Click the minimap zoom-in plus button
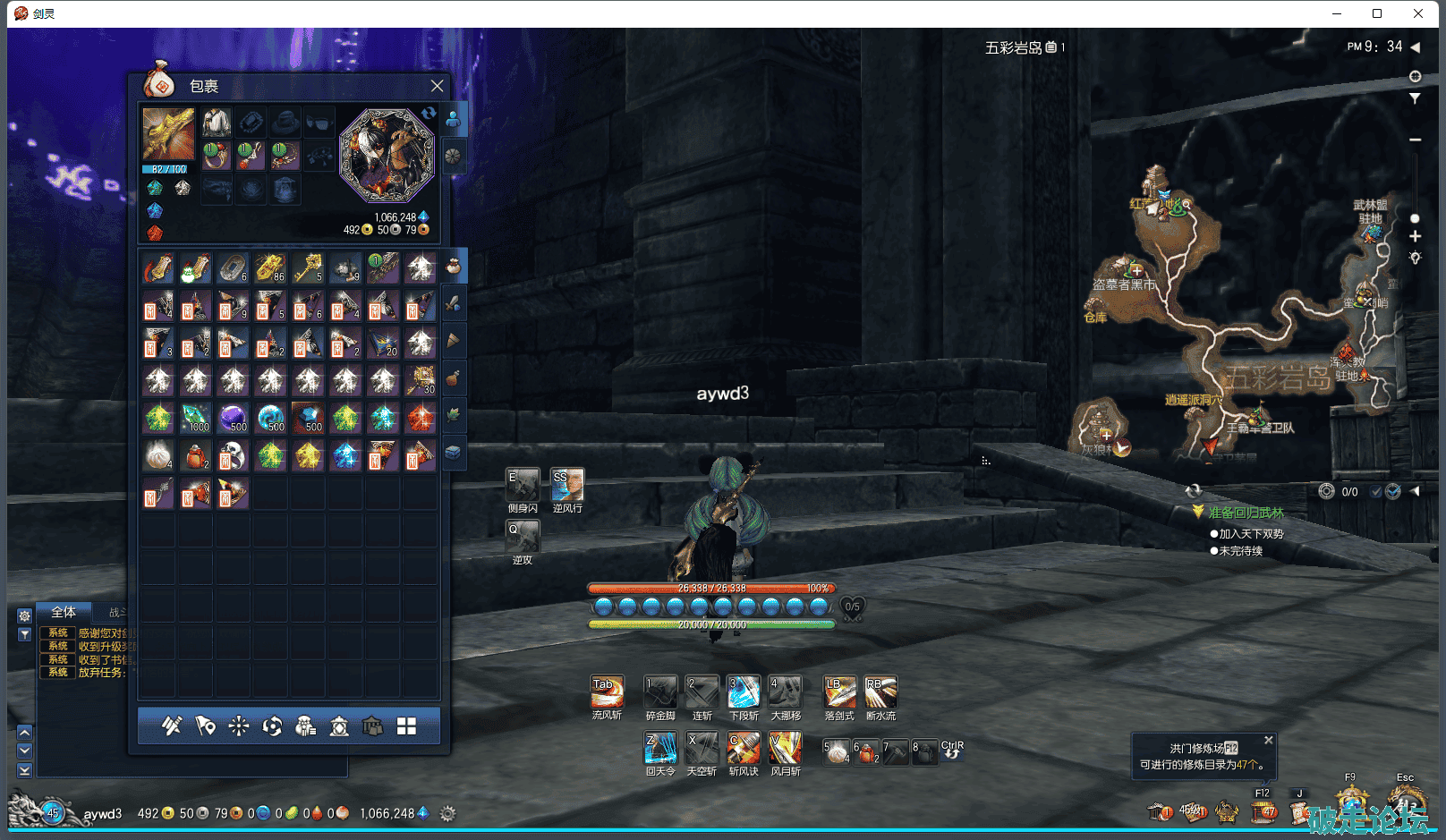 [1415, 236]
